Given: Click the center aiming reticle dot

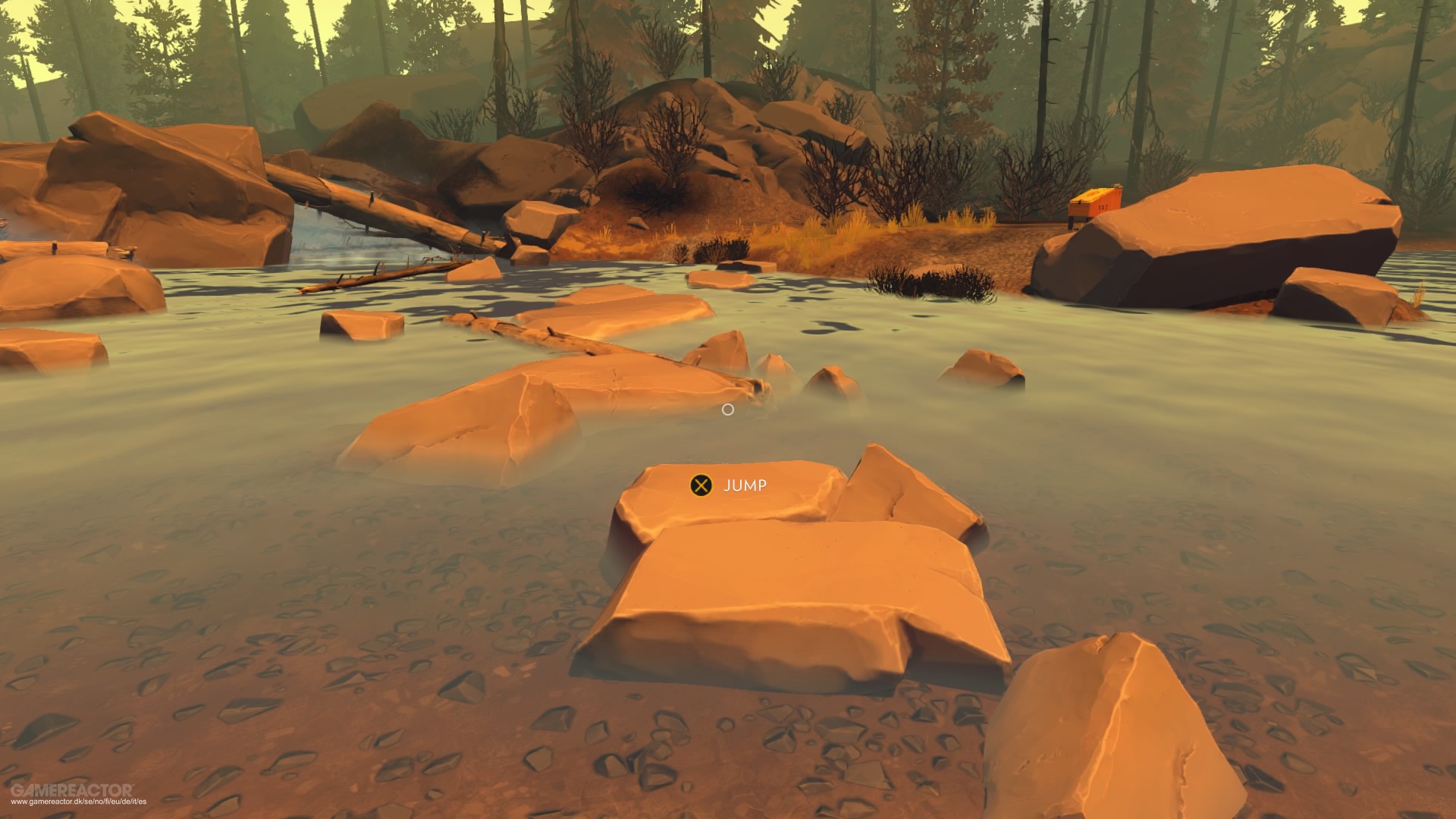Looking at the screenshot, I should point(729,409).
